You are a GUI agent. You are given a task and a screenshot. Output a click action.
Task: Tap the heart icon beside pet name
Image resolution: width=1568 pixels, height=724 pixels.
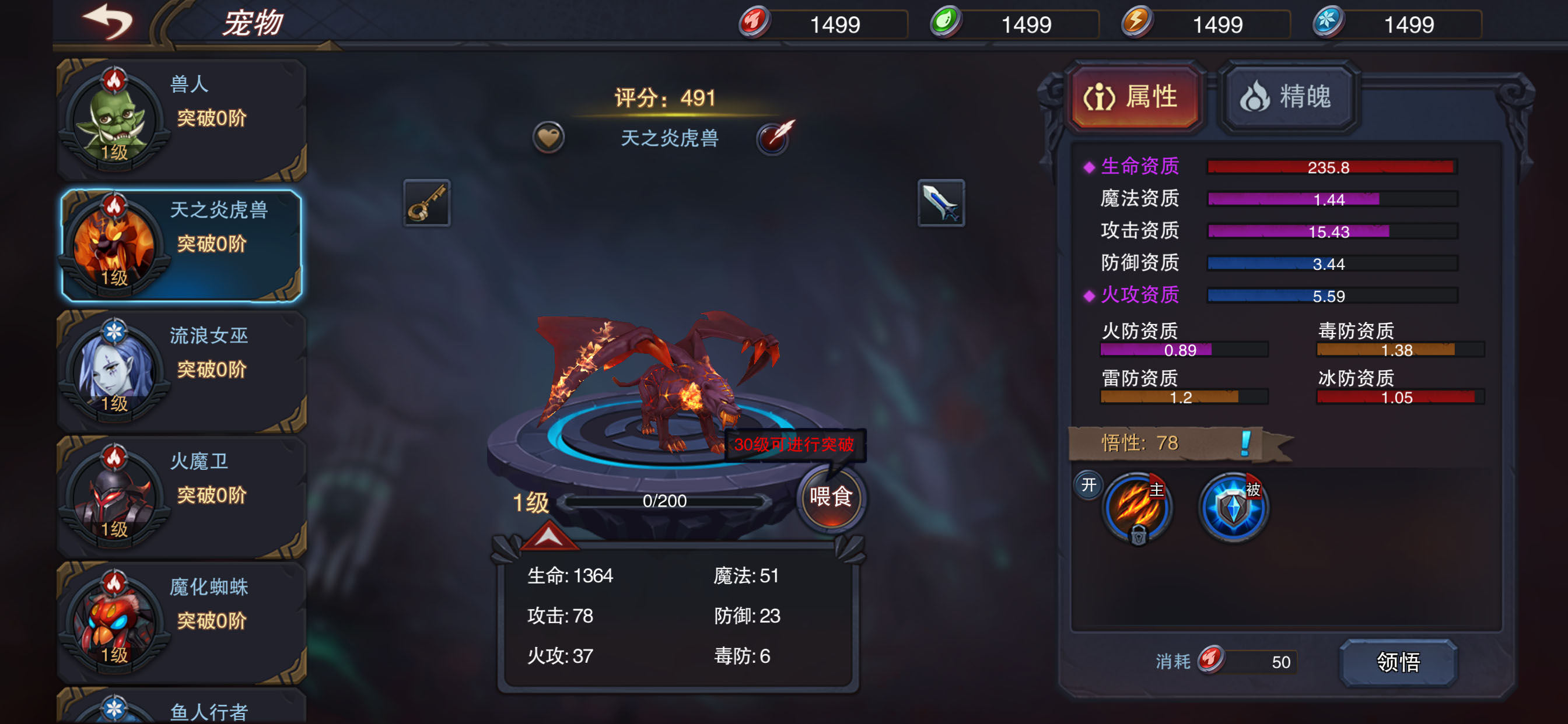[x=548, y=138]
